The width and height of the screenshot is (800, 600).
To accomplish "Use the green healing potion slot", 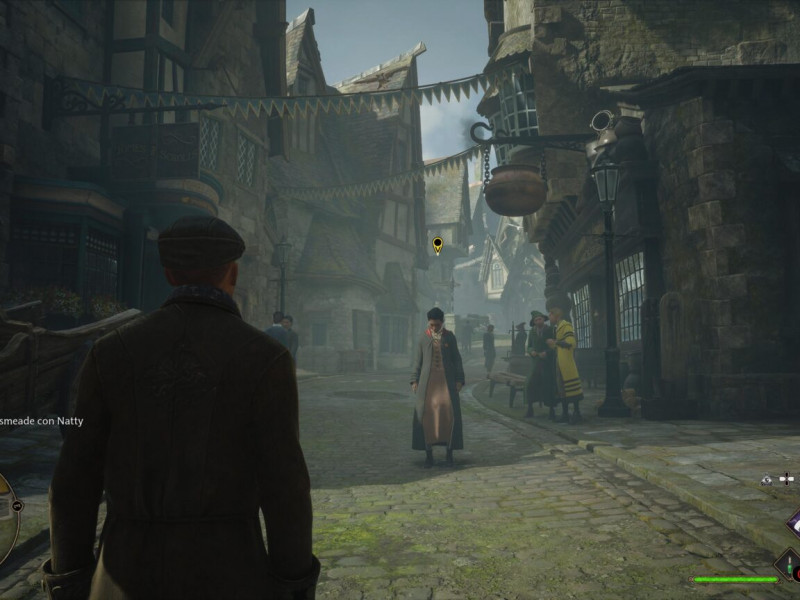I will point(789,566).
